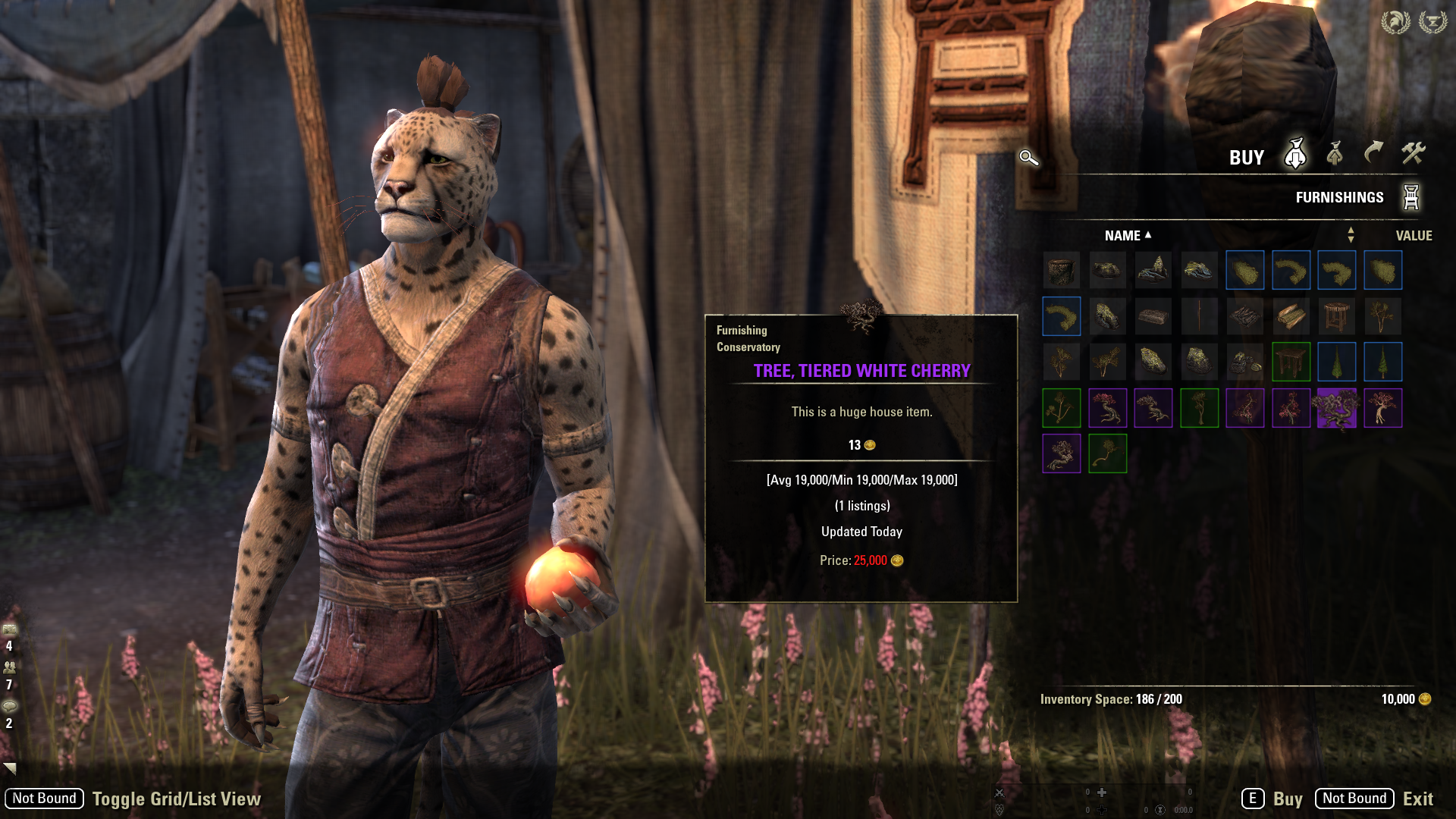Select the thin wooden pole item
The image size is (1456, 819).
click(1199, 316)
